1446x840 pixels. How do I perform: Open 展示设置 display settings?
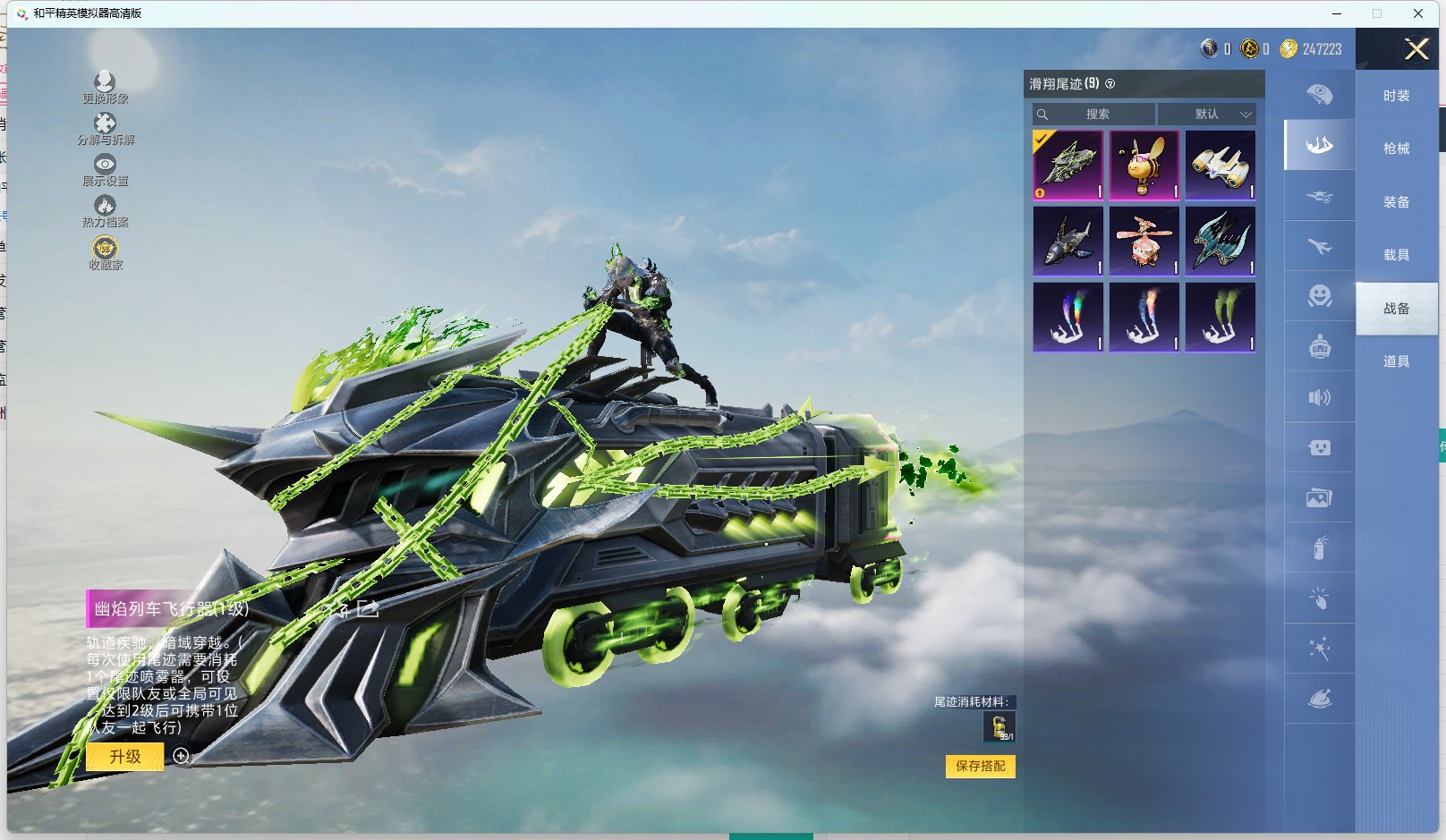[x=106, y=170]
